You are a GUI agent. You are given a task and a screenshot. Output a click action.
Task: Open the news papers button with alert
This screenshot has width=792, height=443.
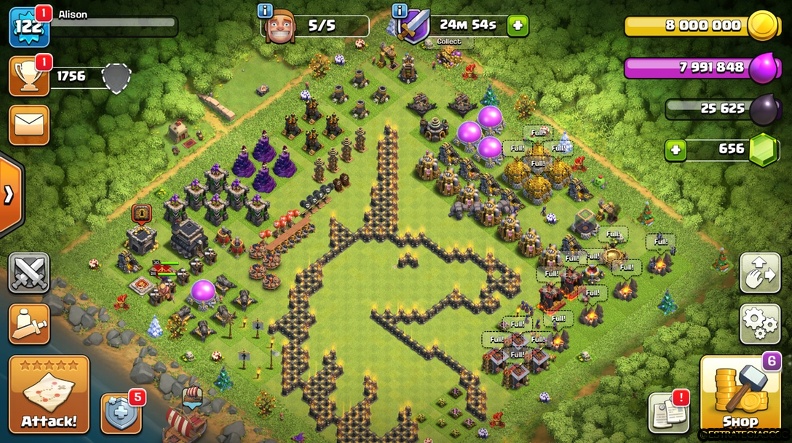coord(668,410)
